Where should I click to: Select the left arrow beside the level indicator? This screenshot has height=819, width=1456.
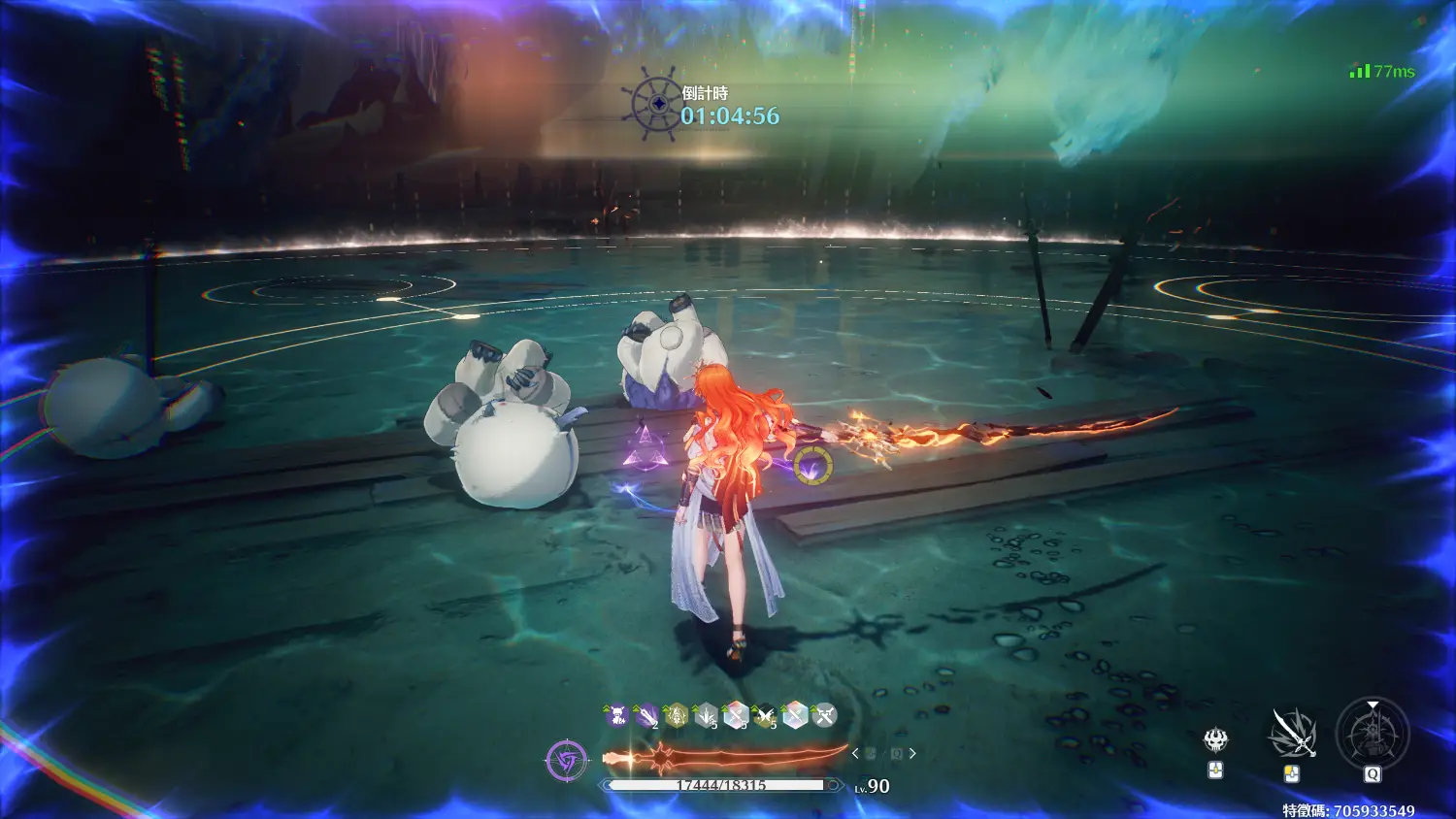(855, 753)
